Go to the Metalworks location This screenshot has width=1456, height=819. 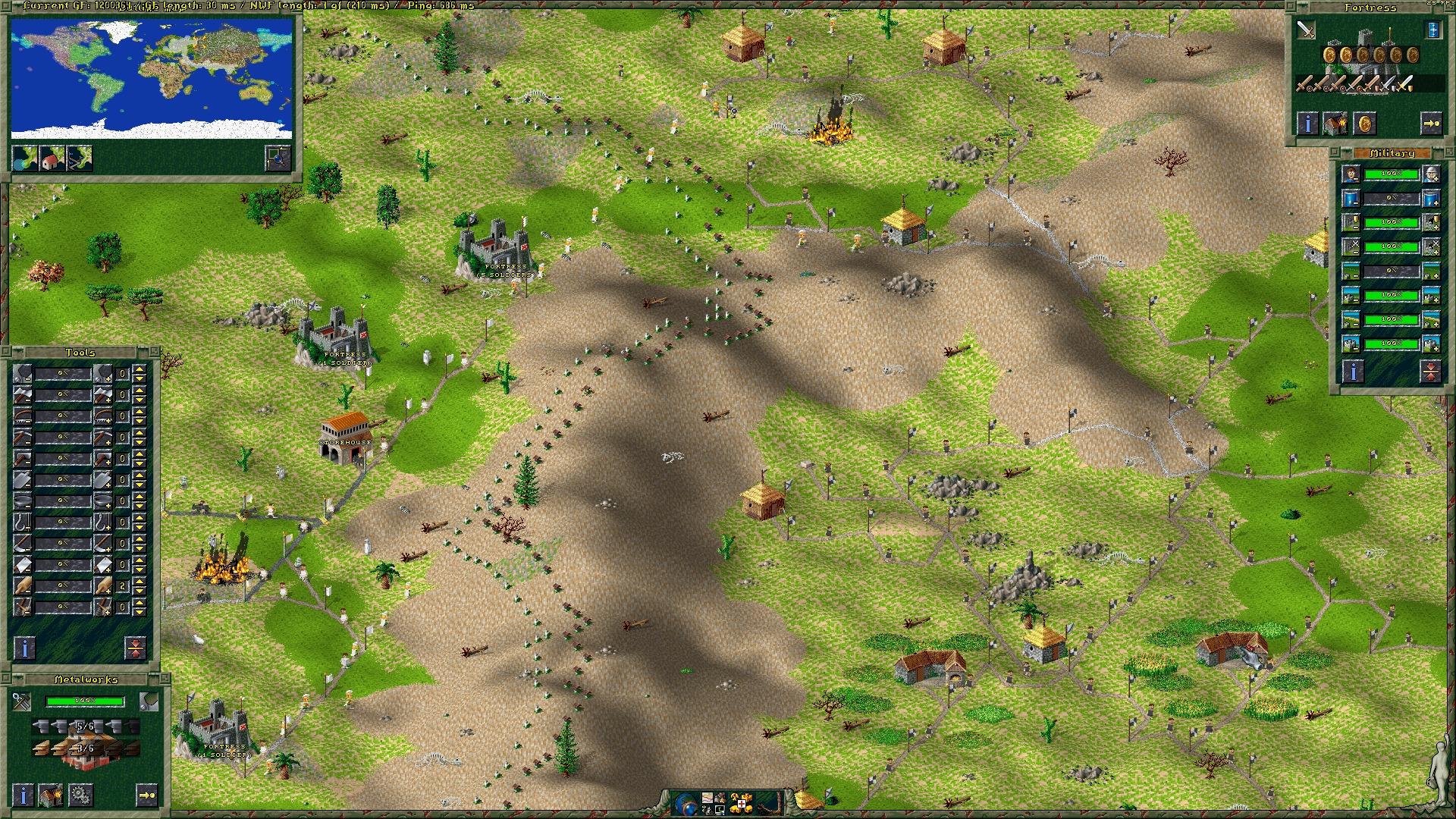pos(147,795)
